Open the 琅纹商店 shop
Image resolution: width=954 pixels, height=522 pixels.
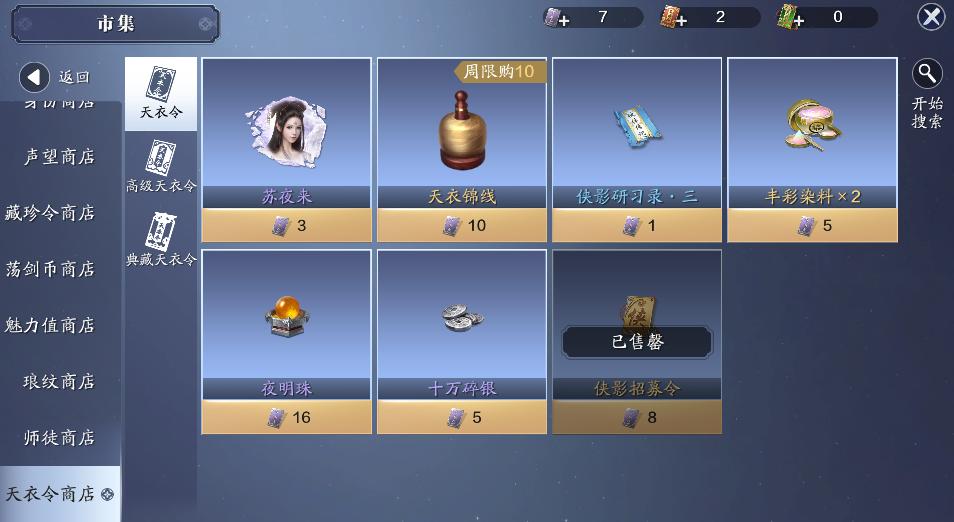coord(59,381)
